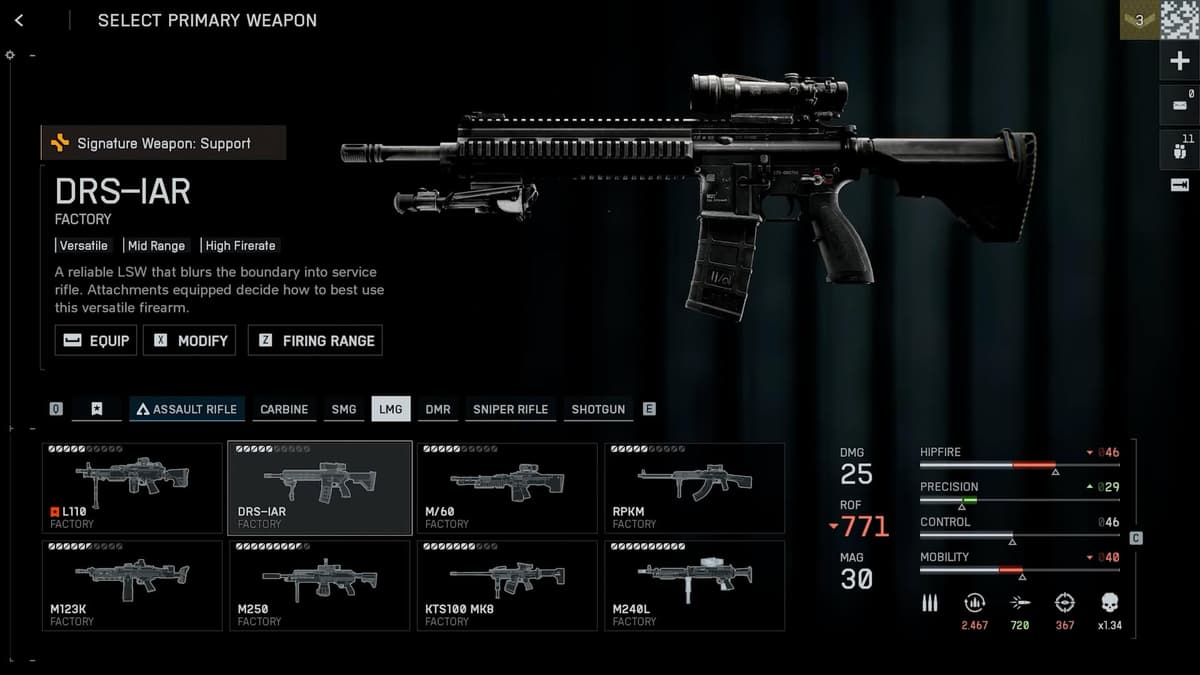Viewport: 1200px width, 675px height.
Task: Select the LMG category tab
Action: click(391, 409)
